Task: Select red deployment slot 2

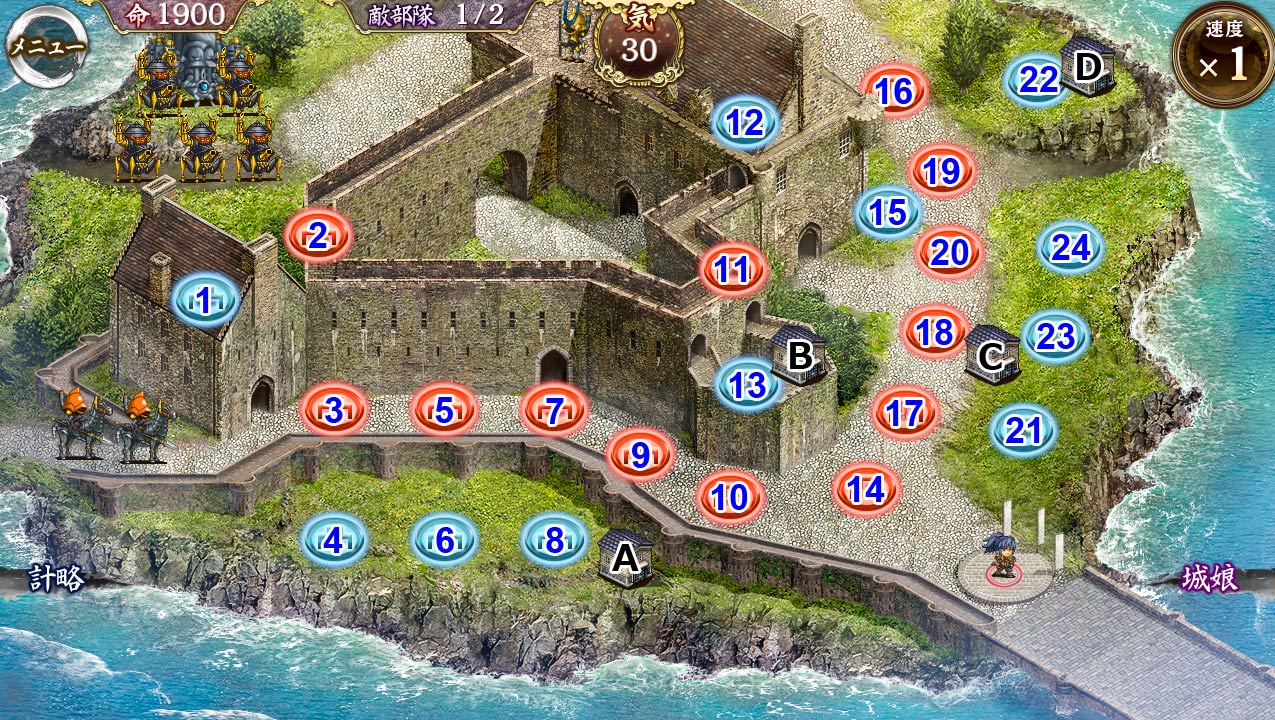Action: pyautogui.click(x=318, y=237)
